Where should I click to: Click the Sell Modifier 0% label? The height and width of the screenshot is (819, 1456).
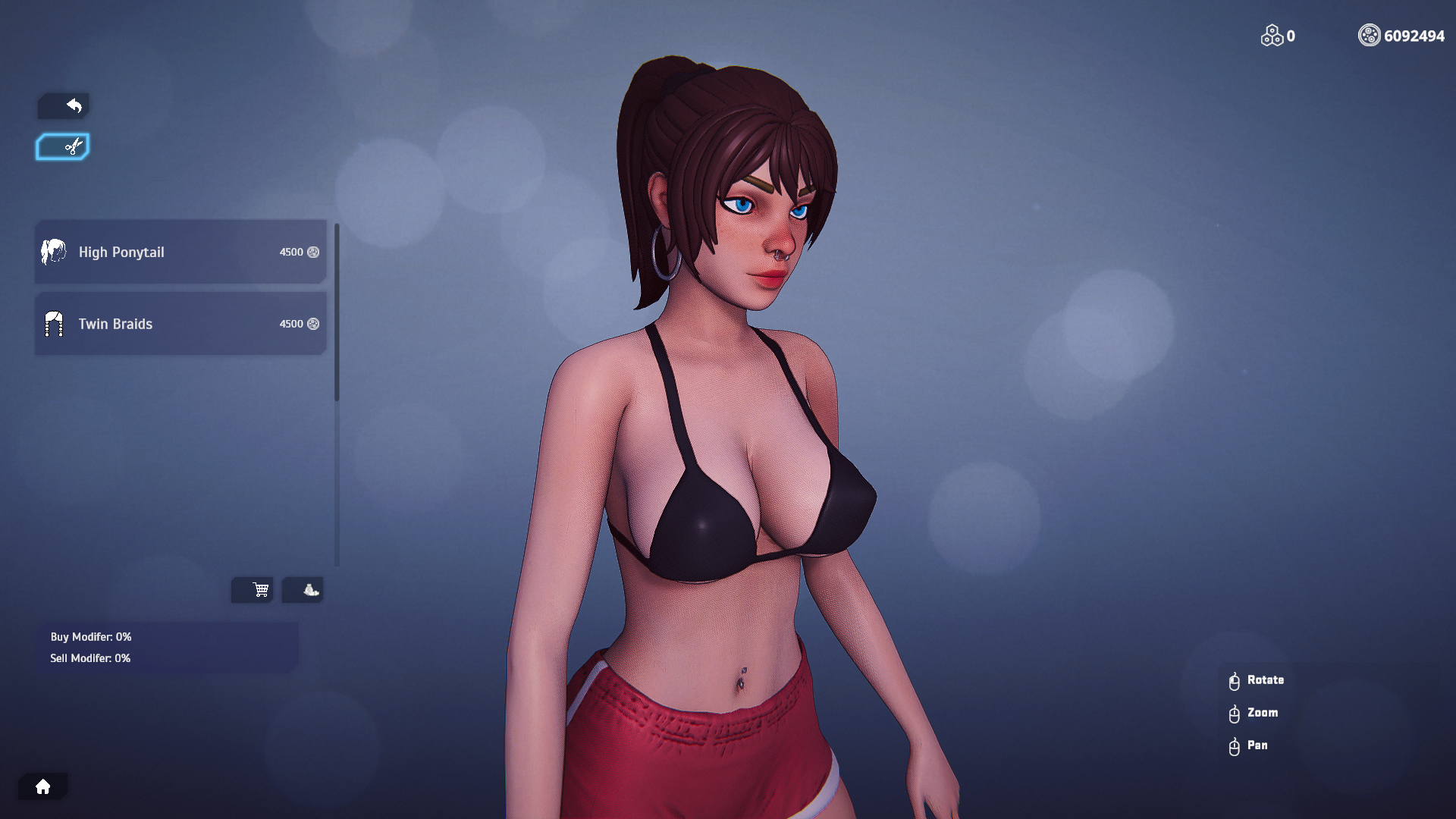(x=90, y=658)
